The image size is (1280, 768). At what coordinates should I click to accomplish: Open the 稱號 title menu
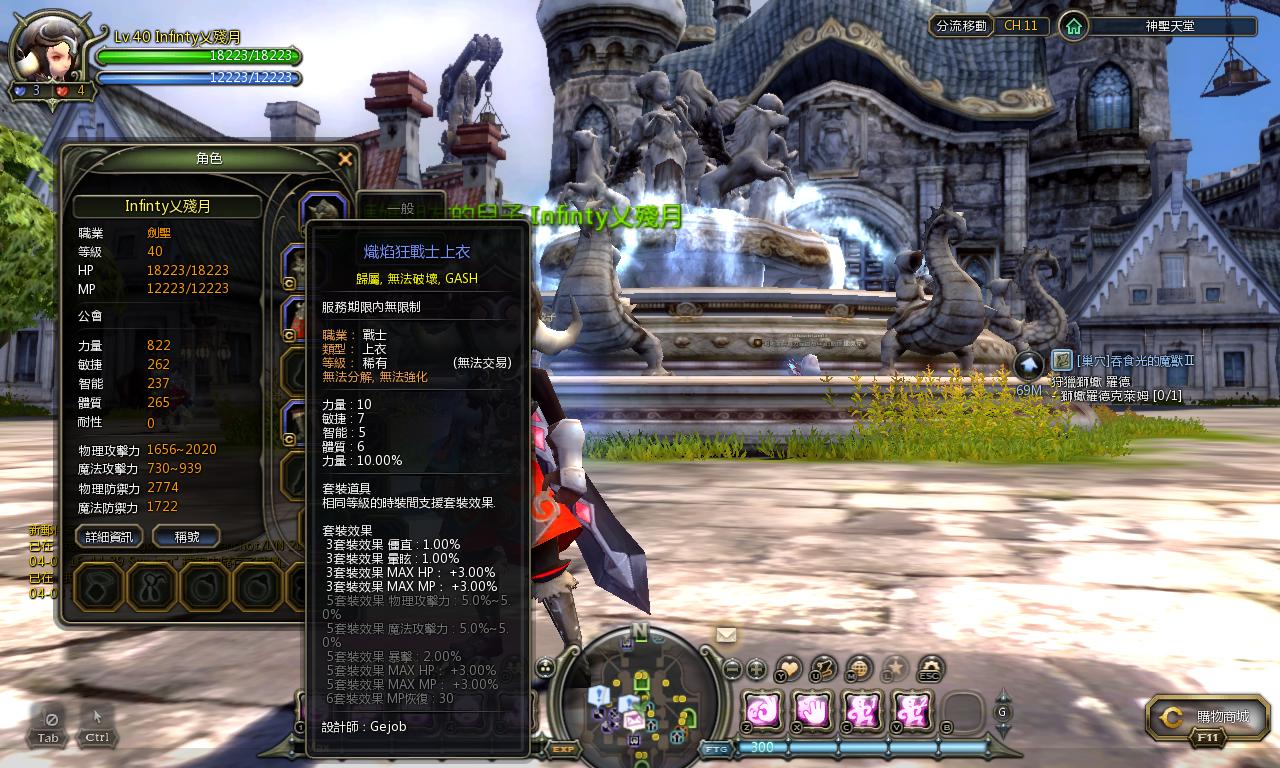tap(186, 537)
